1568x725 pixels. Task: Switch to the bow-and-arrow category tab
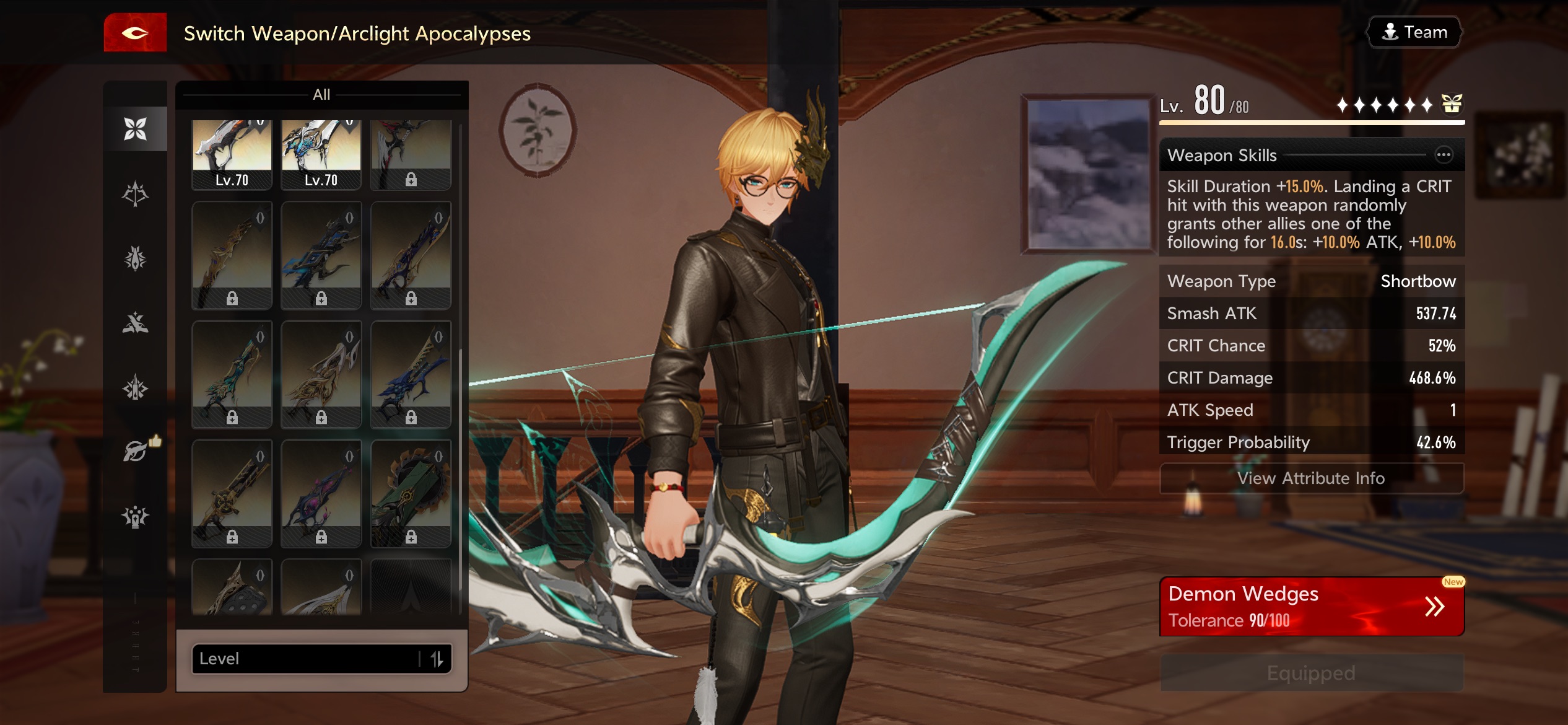[135, 193]
